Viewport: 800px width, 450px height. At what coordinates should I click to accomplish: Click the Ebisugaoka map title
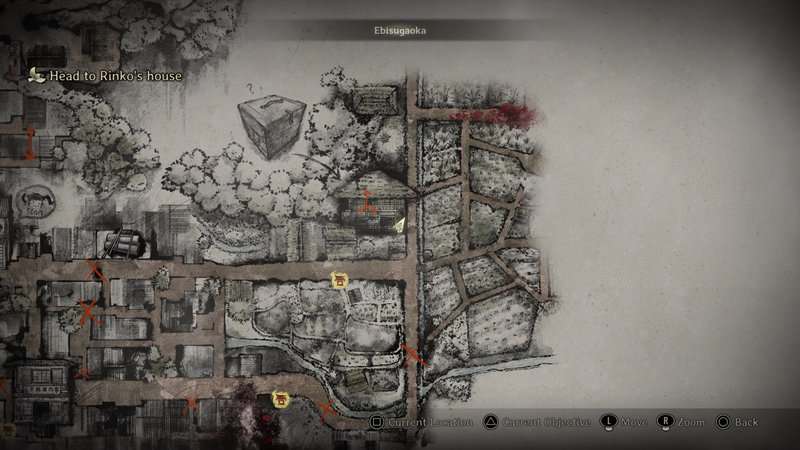400,31
